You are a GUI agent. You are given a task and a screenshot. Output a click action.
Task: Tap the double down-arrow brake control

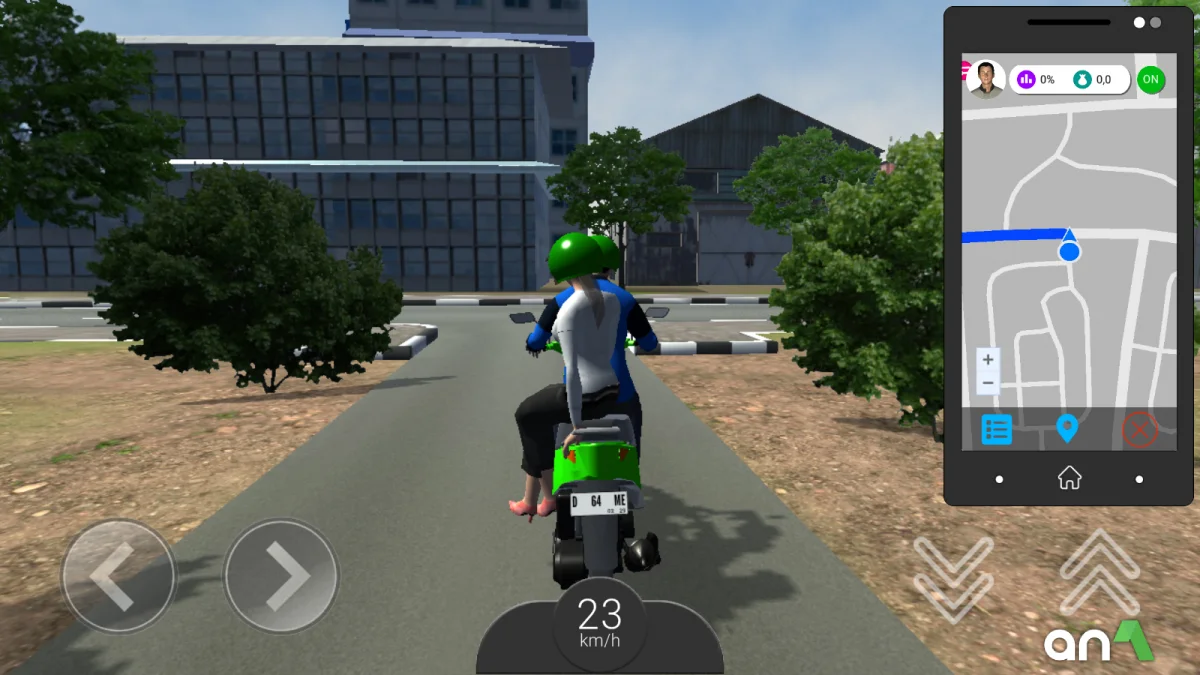[x=953, y=577]
